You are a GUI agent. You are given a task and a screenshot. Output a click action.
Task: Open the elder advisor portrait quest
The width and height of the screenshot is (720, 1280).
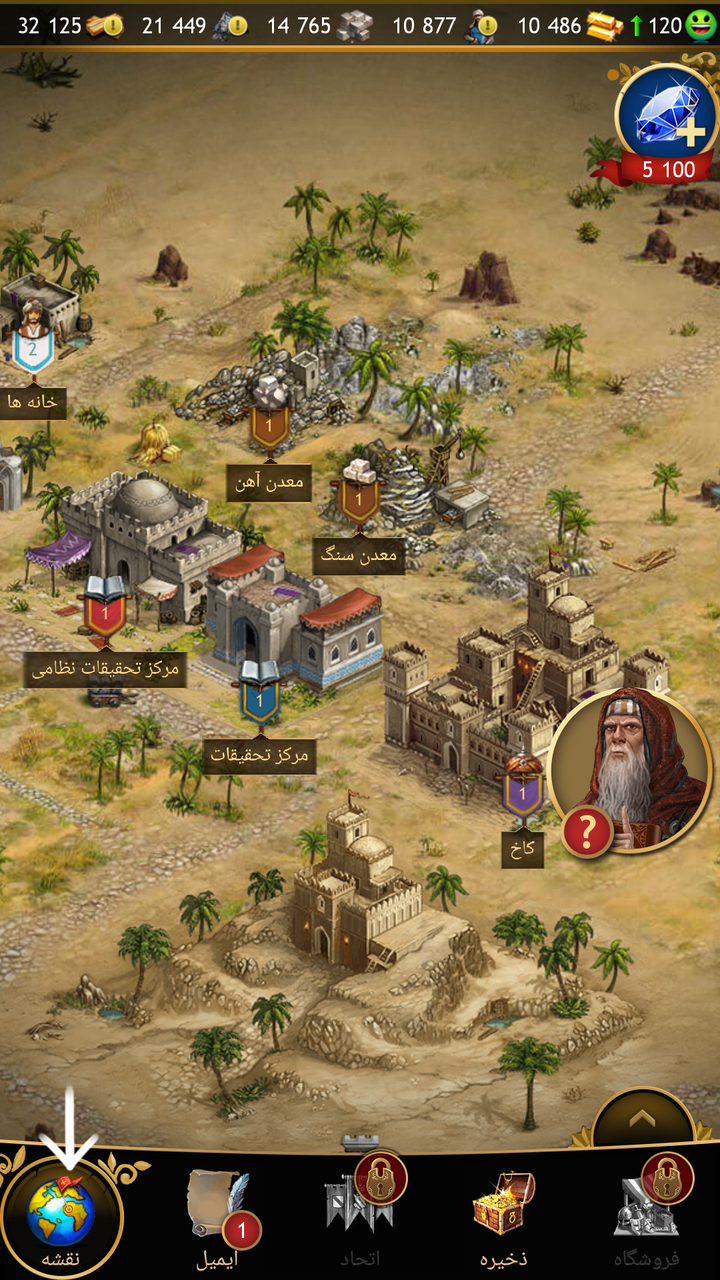tap(630, 770)
